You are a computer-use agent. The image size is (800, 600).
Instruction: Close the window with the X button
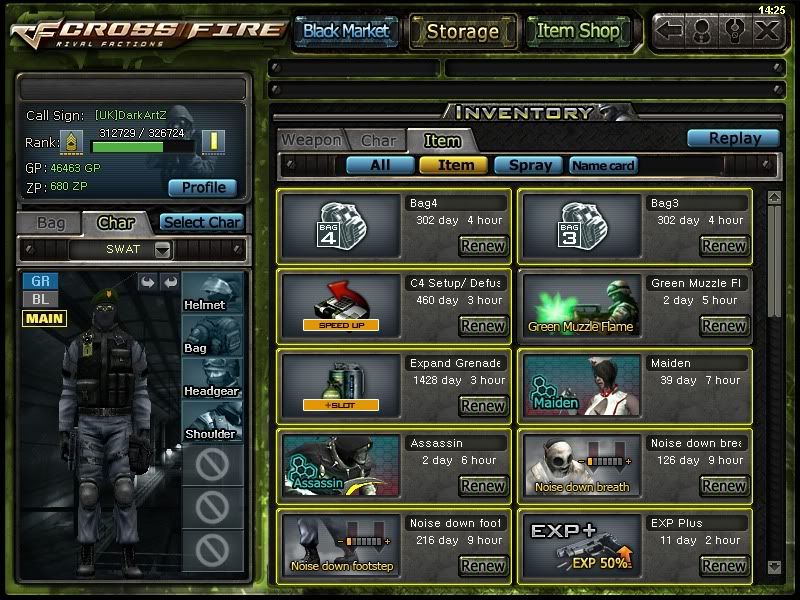coord(767,30)
